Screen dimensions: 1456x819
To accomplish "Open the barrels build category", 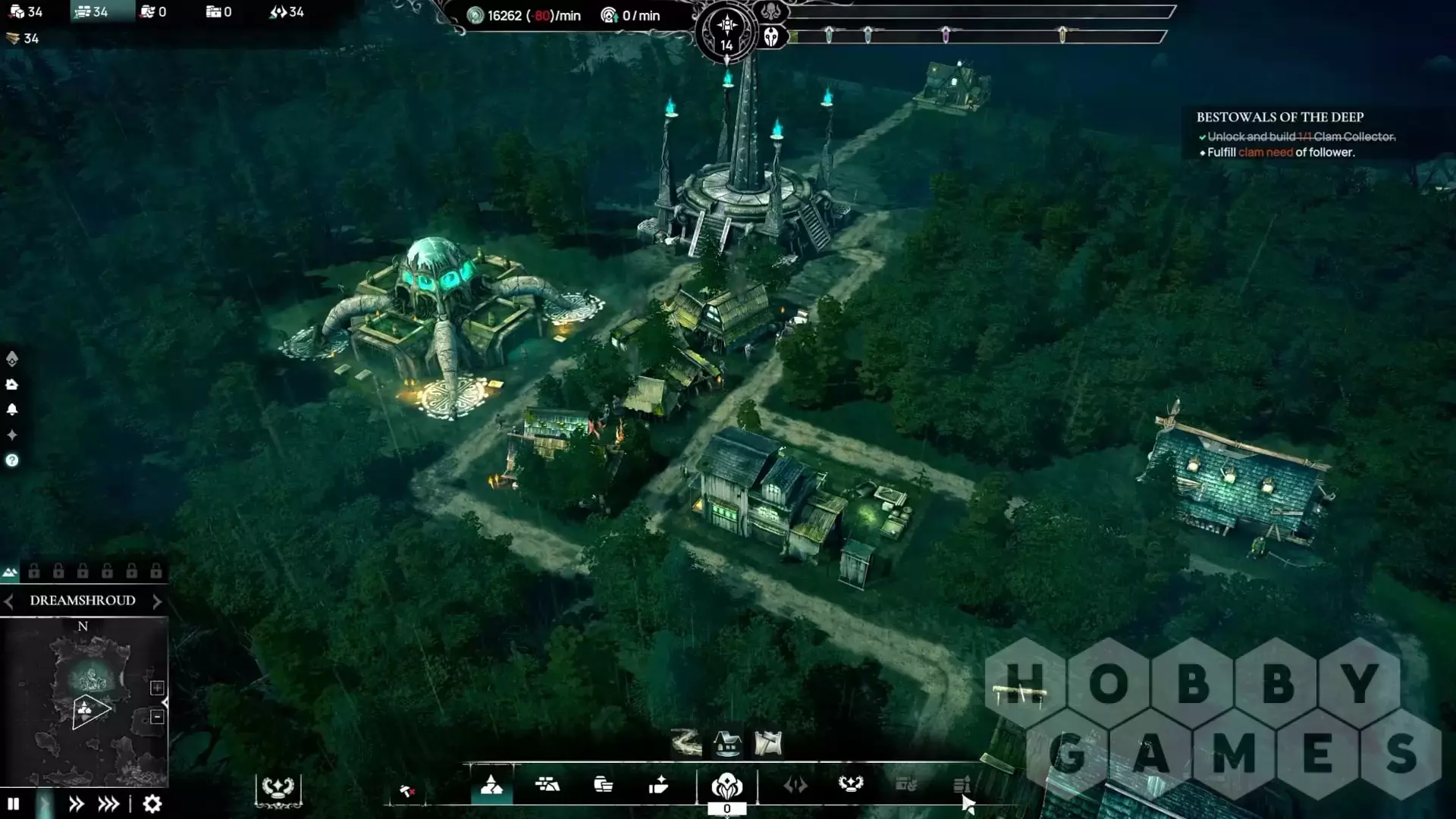I will (603, 785).
